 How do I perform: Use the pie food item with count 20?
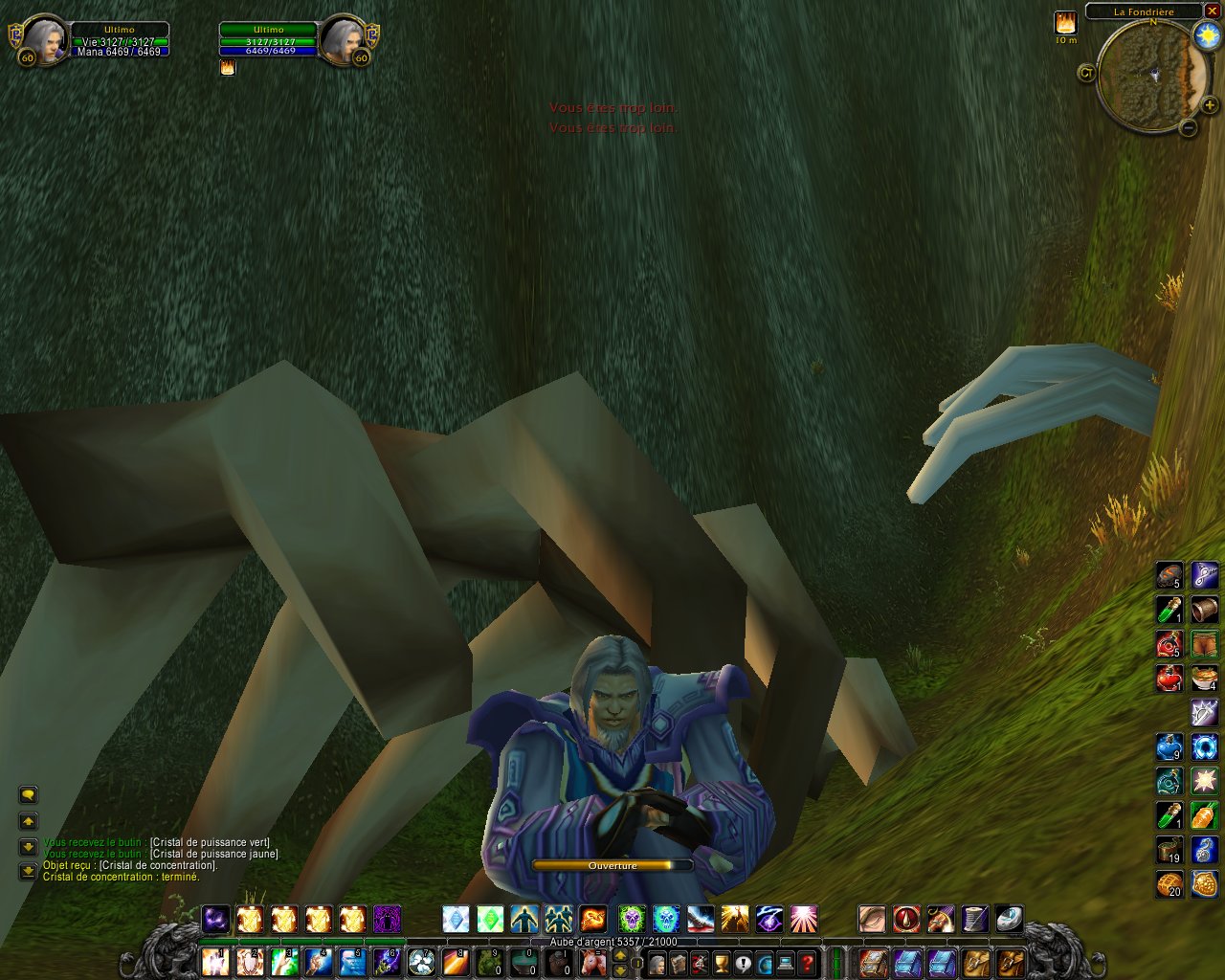pyautogui.click(x=1169, y=884)
